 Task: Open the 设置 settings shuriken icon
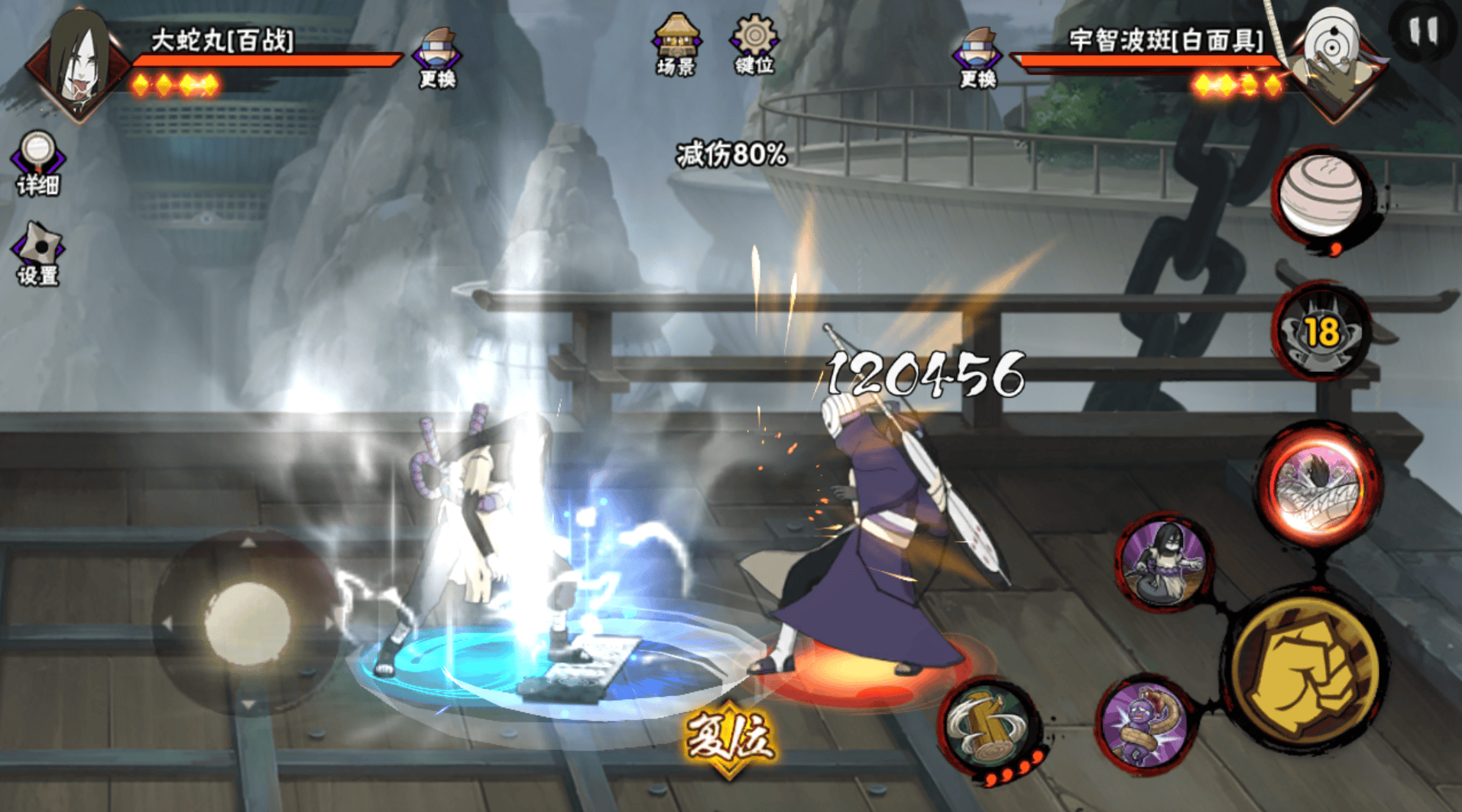(x=37, y=254)
